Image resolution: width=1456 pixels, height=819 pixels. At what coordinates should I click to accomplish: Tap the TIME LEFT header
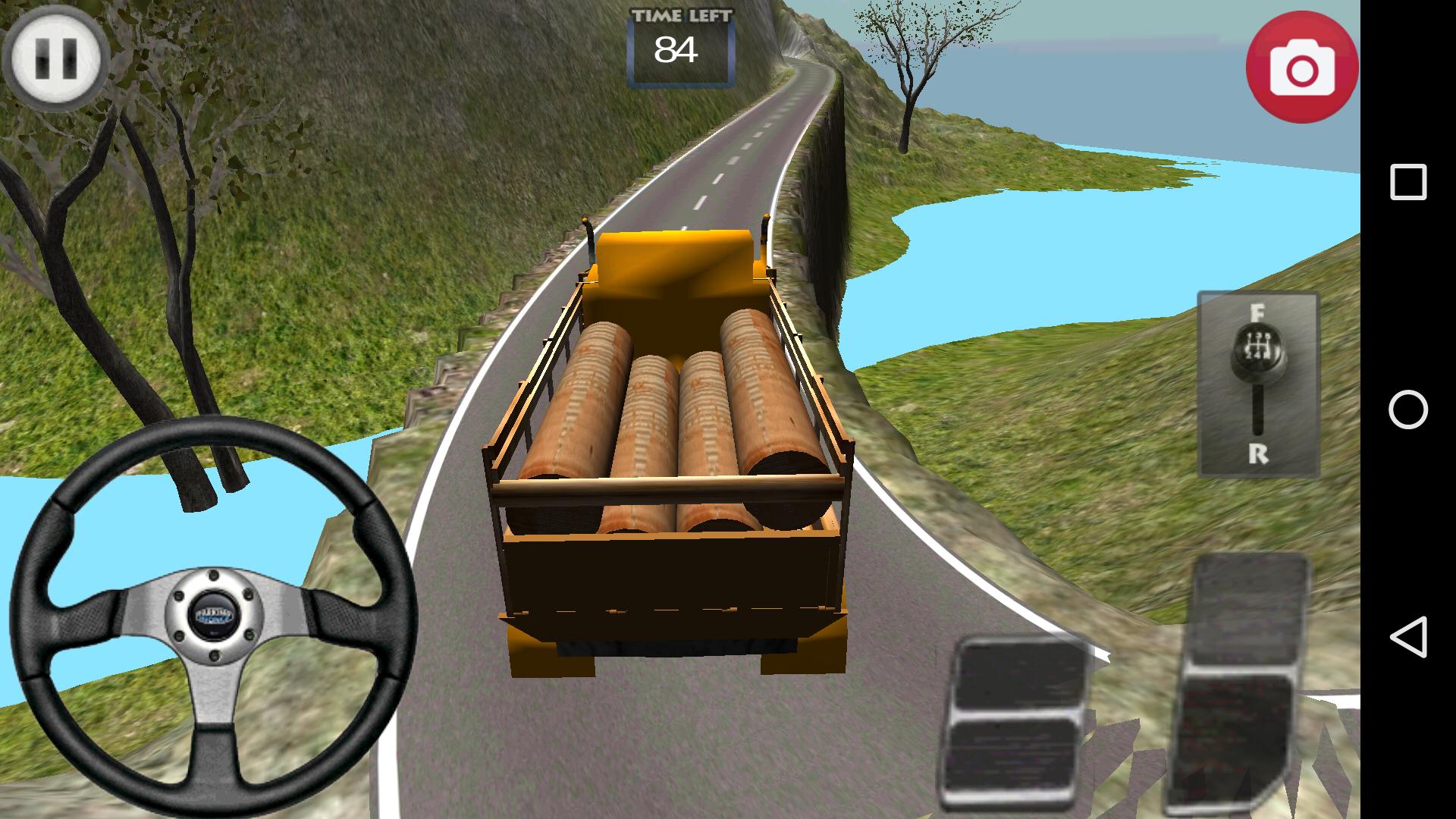[681, 14]
